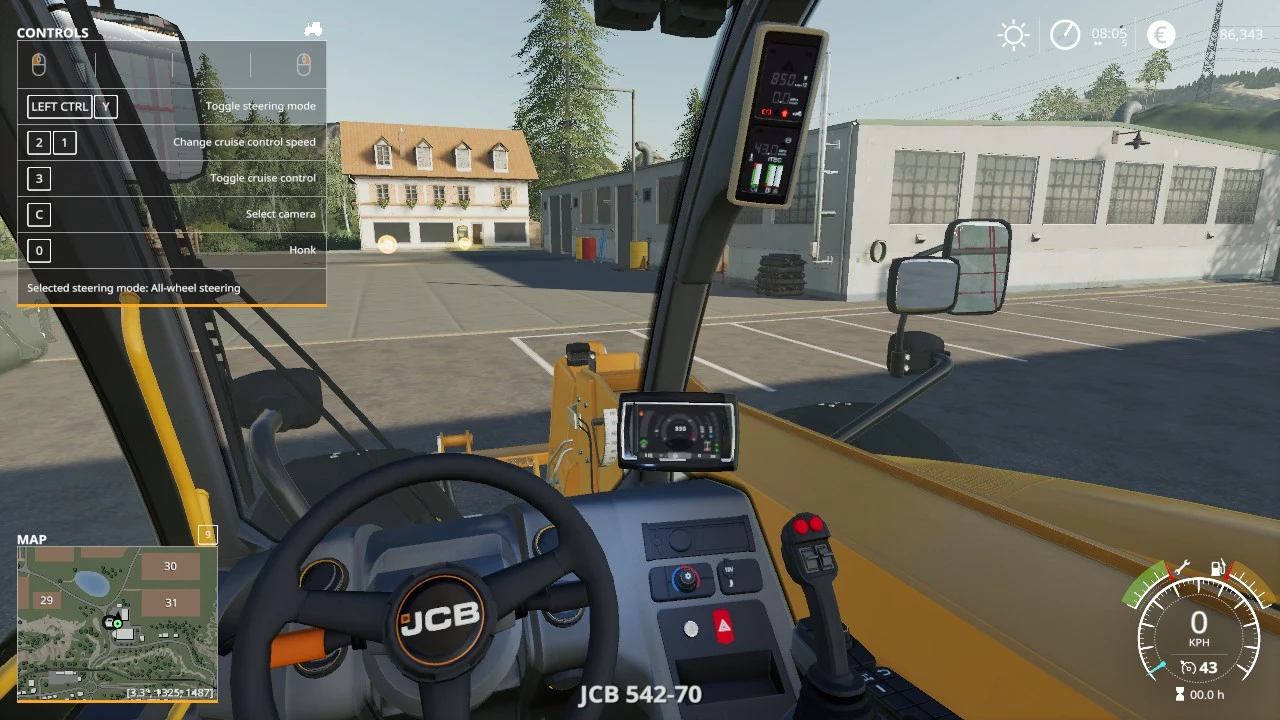The width and height of the screenshot is (1280, 720).
Task: Open the minimap in the corner
Action: (x=117, y=622)
